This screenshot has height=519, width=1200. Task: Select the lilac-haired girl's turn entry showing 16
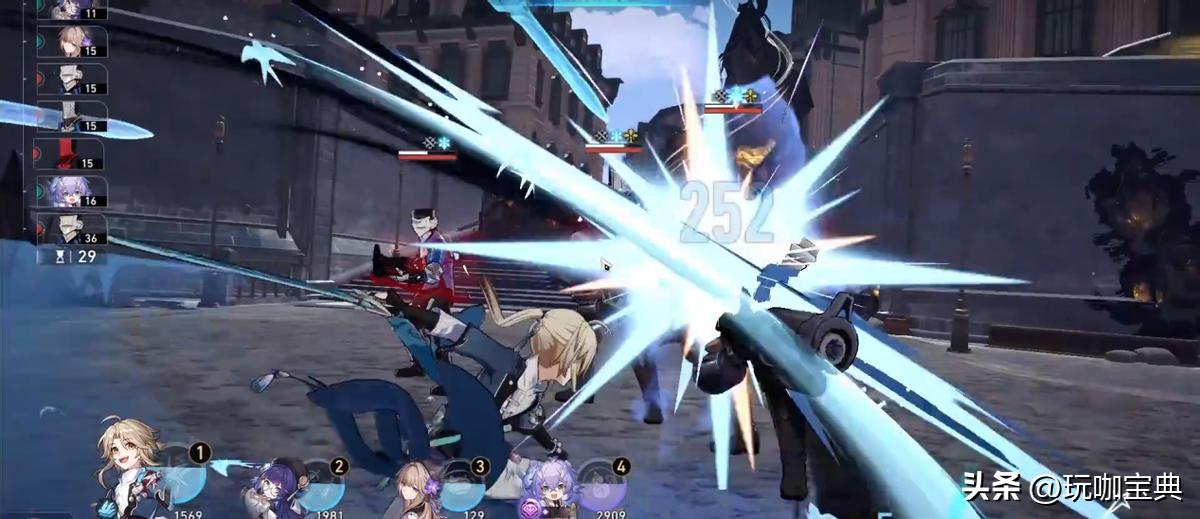pos(71,191)
